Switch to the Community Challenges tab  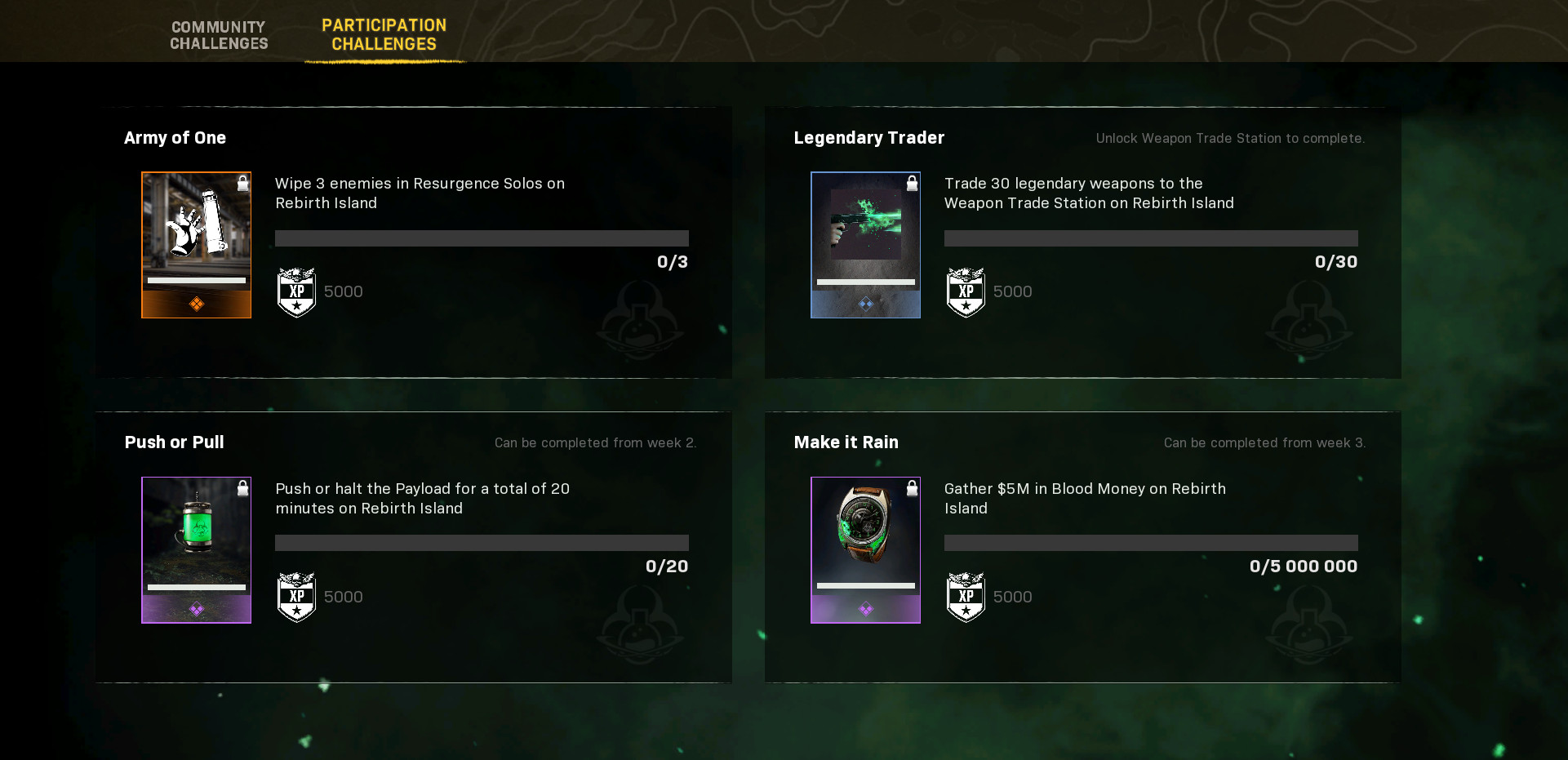219,35
